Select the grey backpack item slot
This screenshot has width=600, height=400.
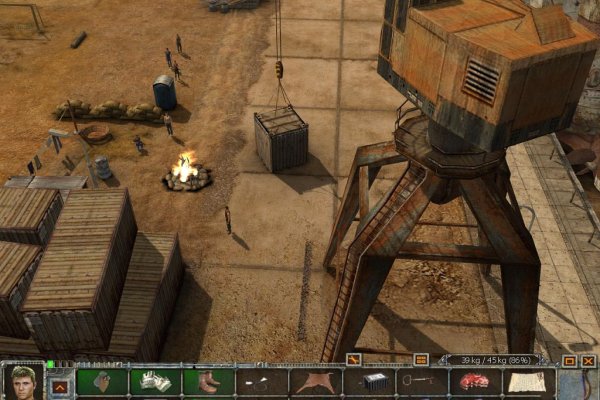pos(101,382)
